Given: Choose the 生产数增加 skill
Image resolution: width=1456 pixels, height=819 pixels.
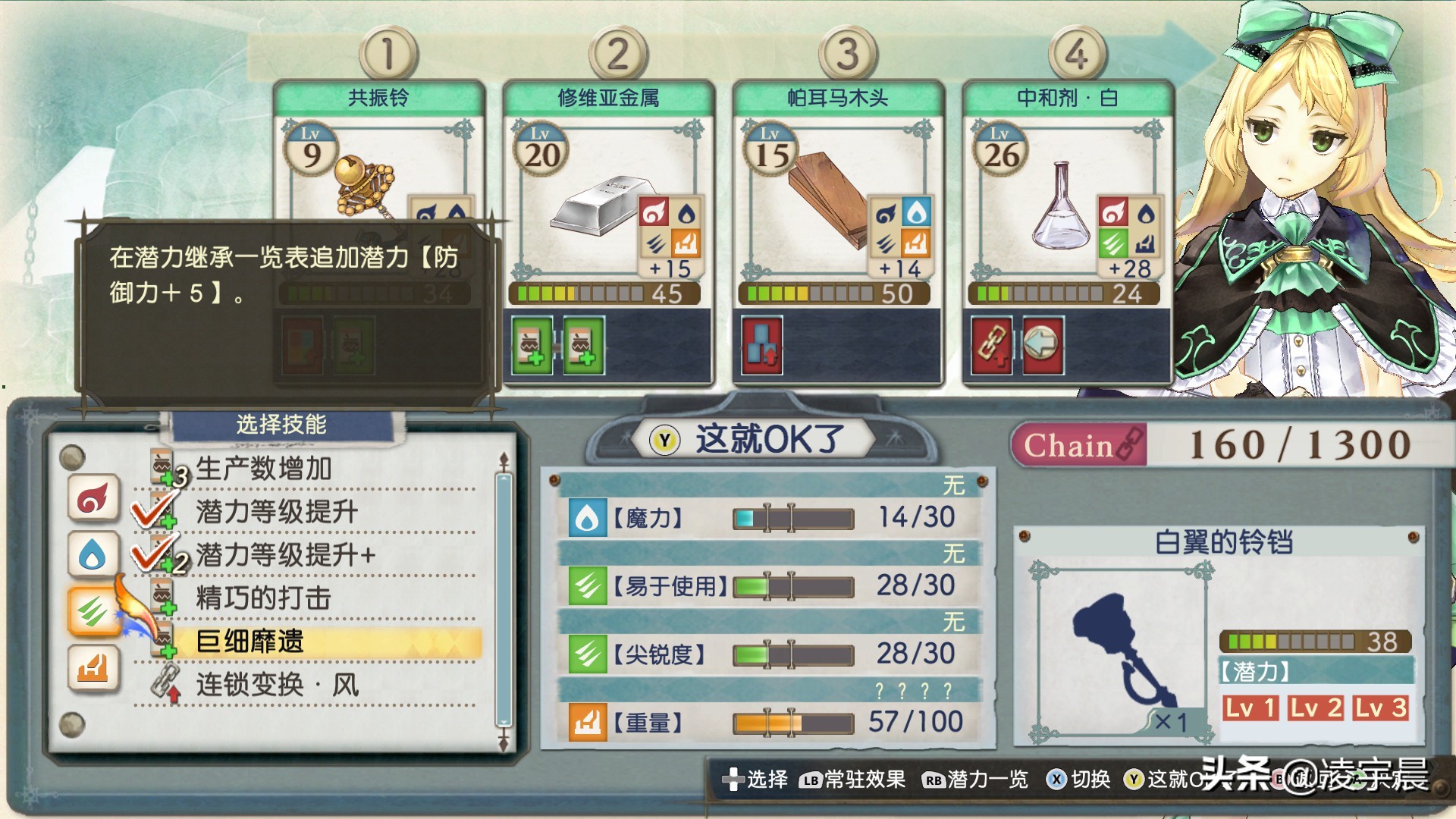Looking at the screenshot, I should (263, 469).
